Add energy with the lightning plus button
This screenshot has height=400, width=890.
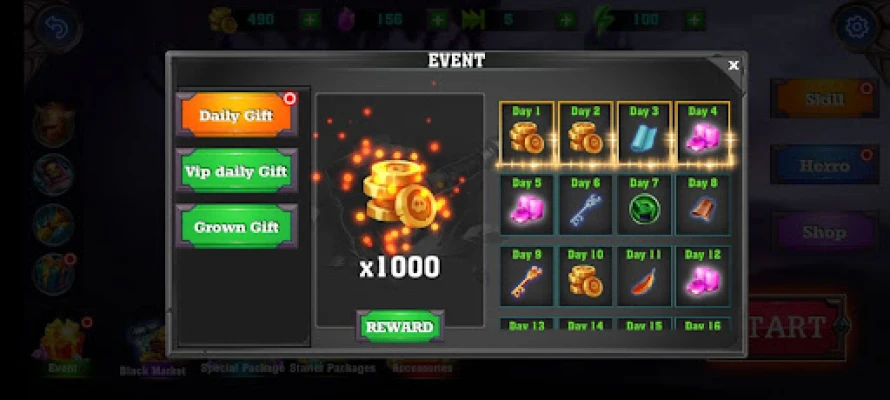[694, 19]
